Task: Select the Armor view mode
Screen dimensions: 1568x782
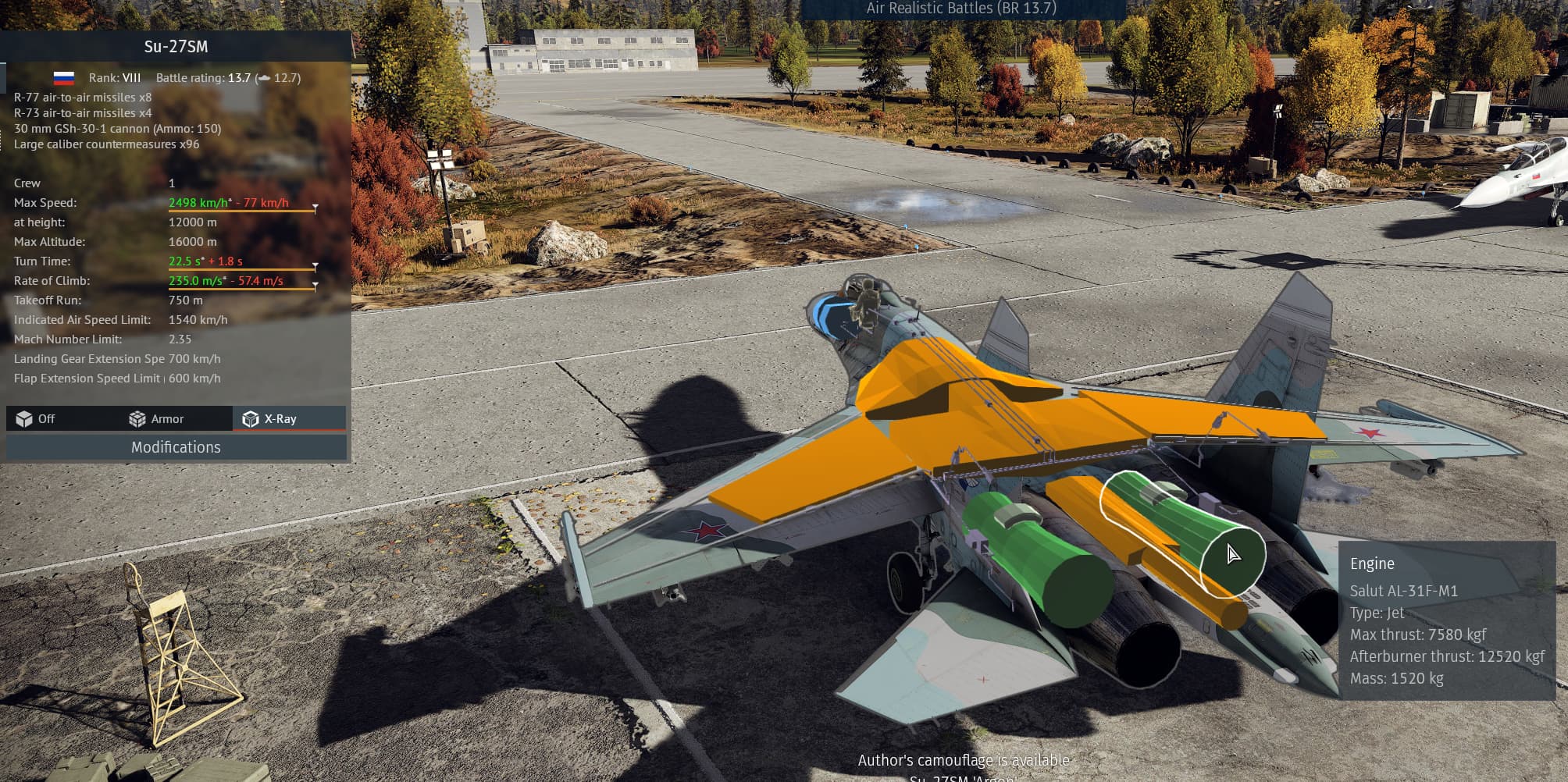Action: [x=157, y=419]
